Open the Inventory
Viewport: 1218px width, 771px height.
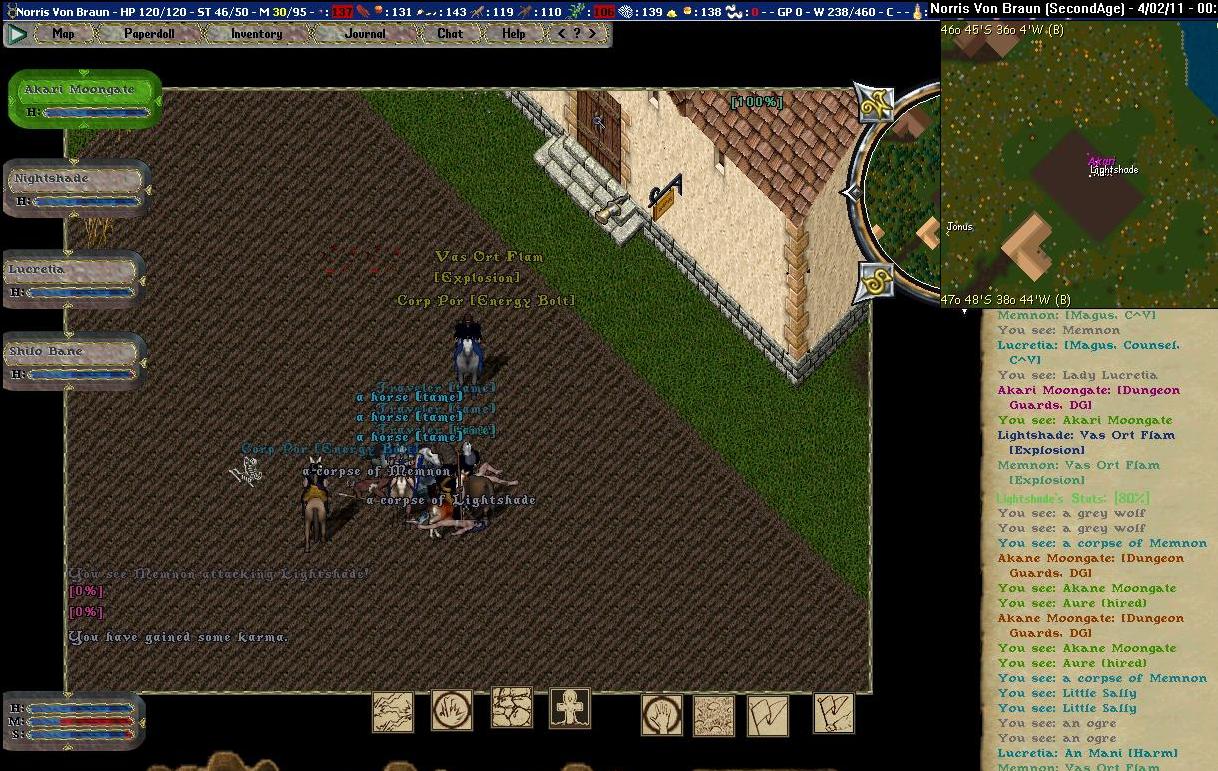[256, 33]
